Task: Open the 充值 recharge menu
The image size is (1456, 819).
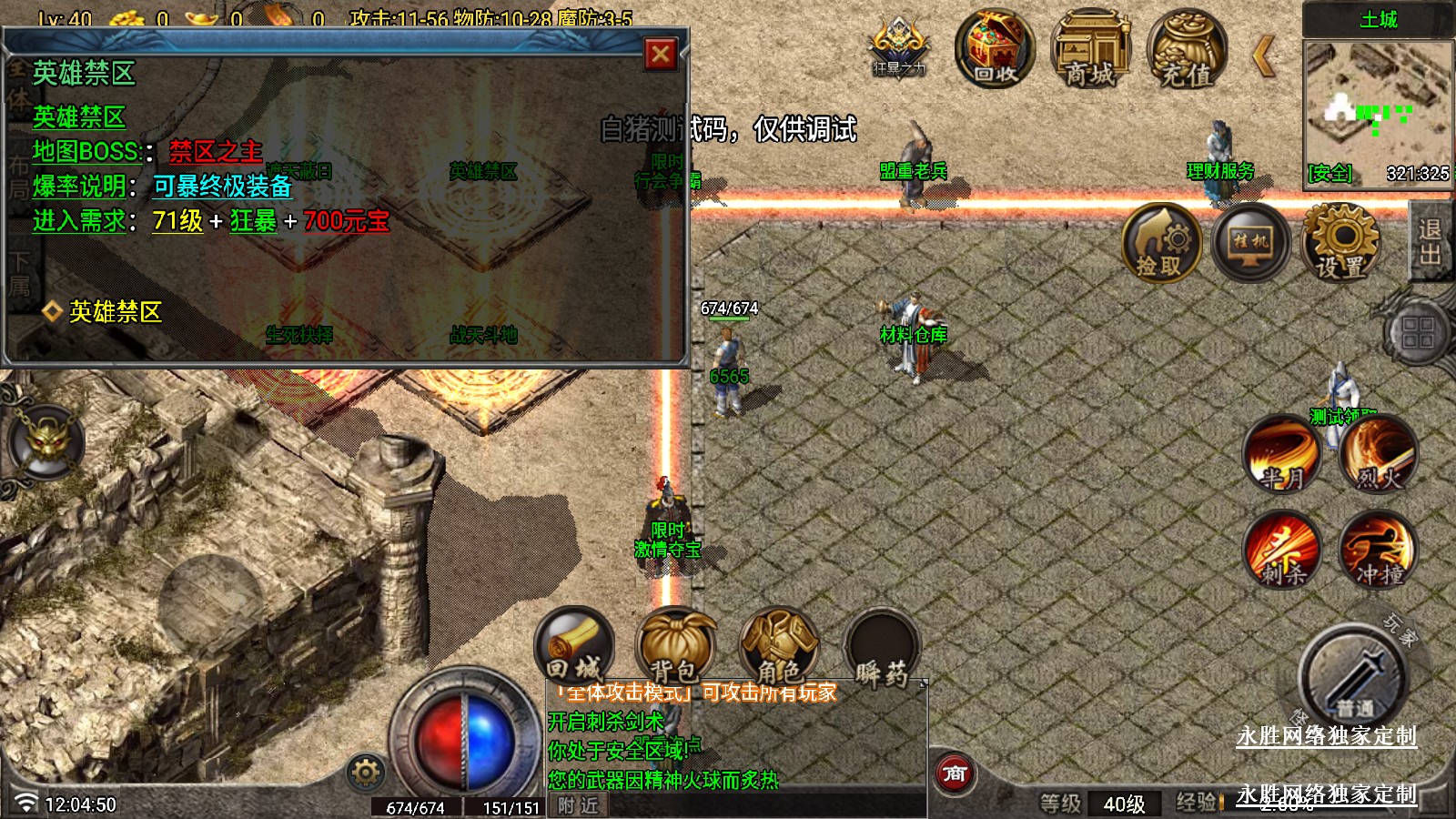Action: click(1187, 51)
